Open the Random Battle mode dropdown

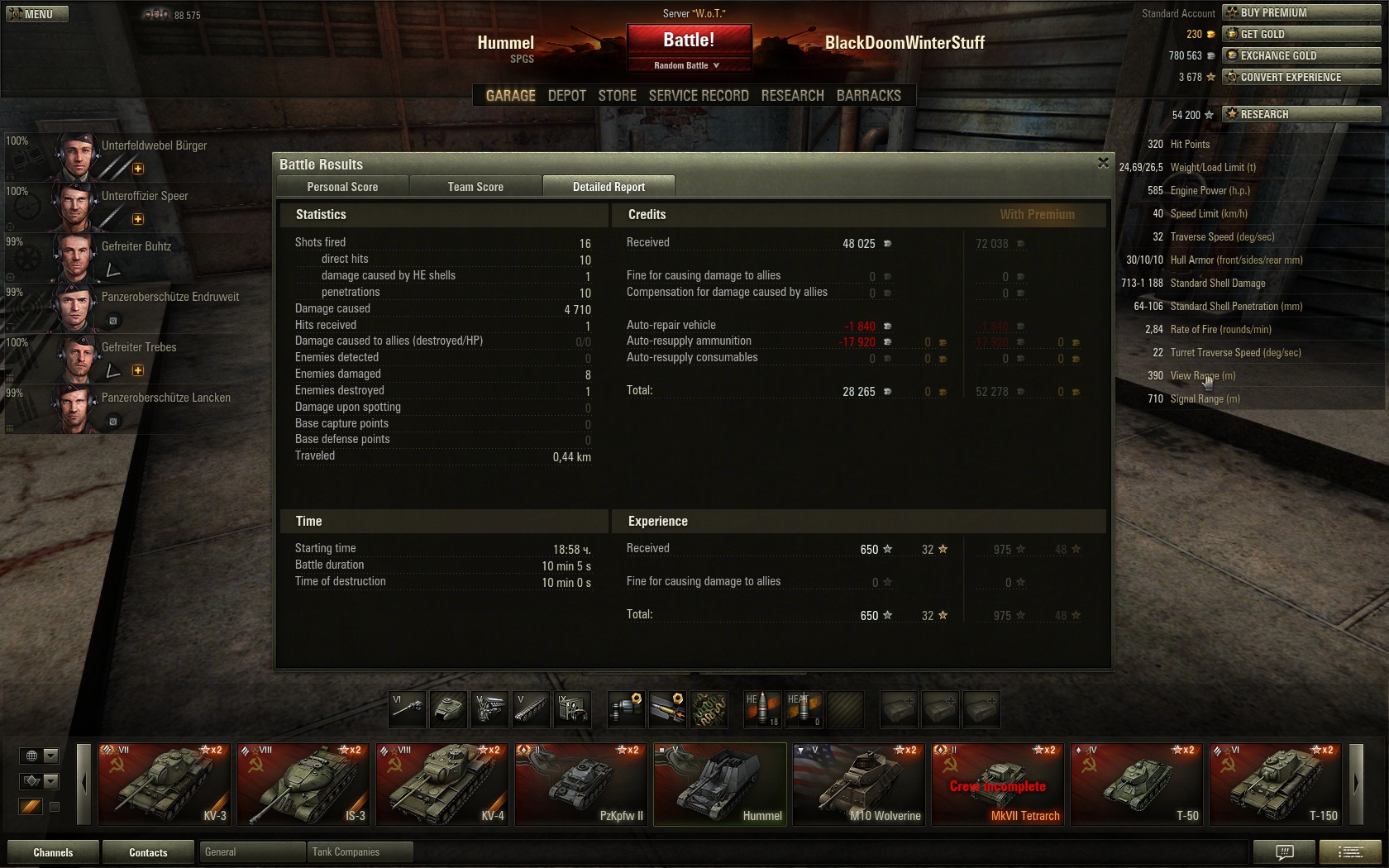(x=688, y=65)
